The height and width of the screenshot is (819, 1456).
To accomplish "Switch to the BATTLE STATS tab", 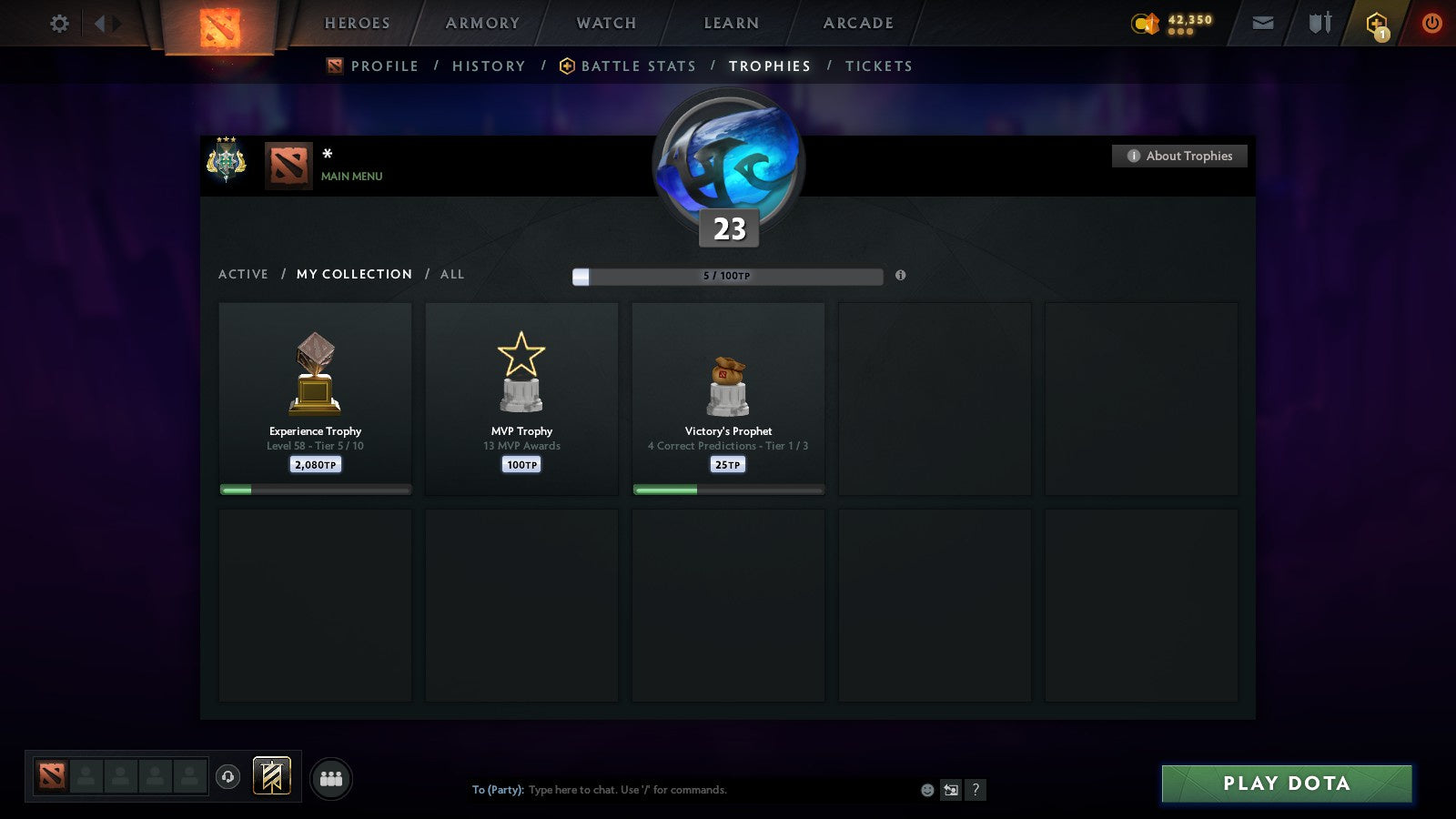I will (637, 66).
